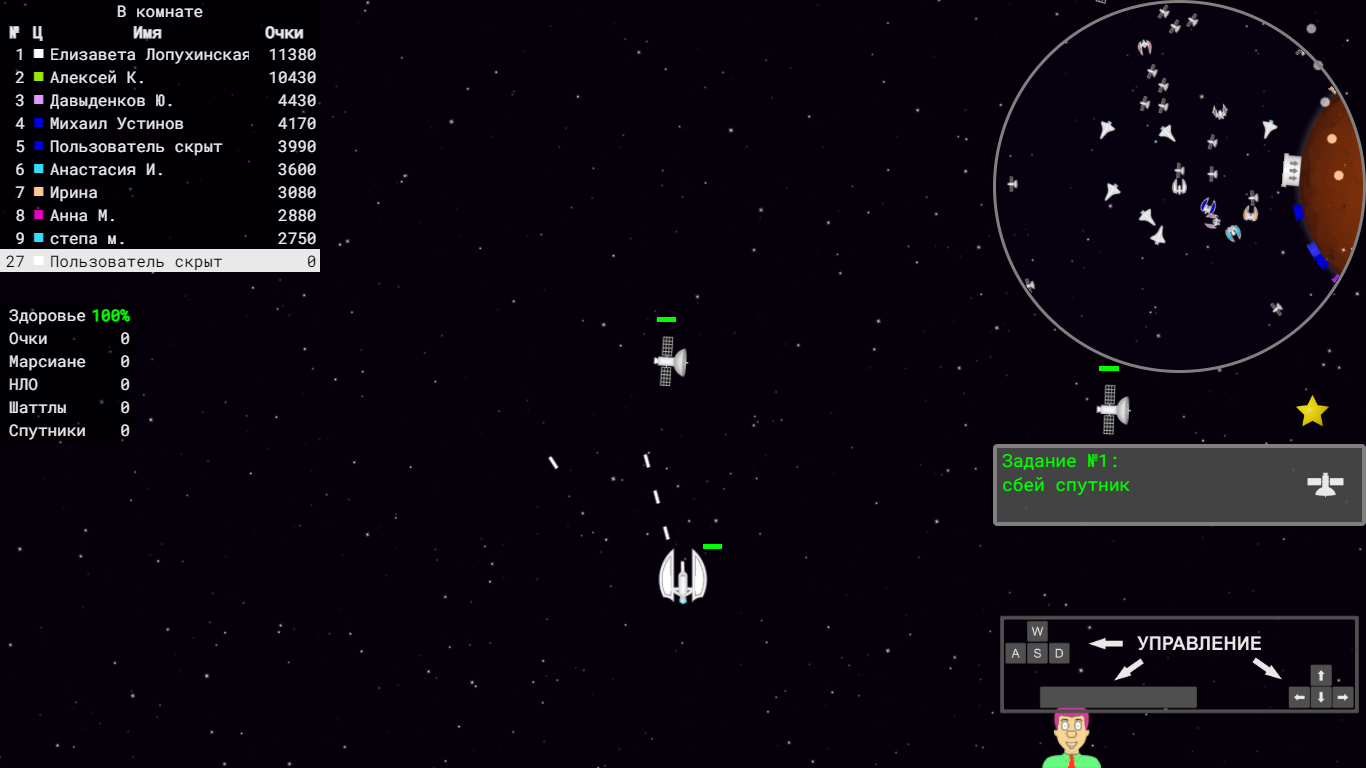Click the yellow star icon below the minimap
Viewport: 1366px width, 768px height.
[x=1313, y=410]
